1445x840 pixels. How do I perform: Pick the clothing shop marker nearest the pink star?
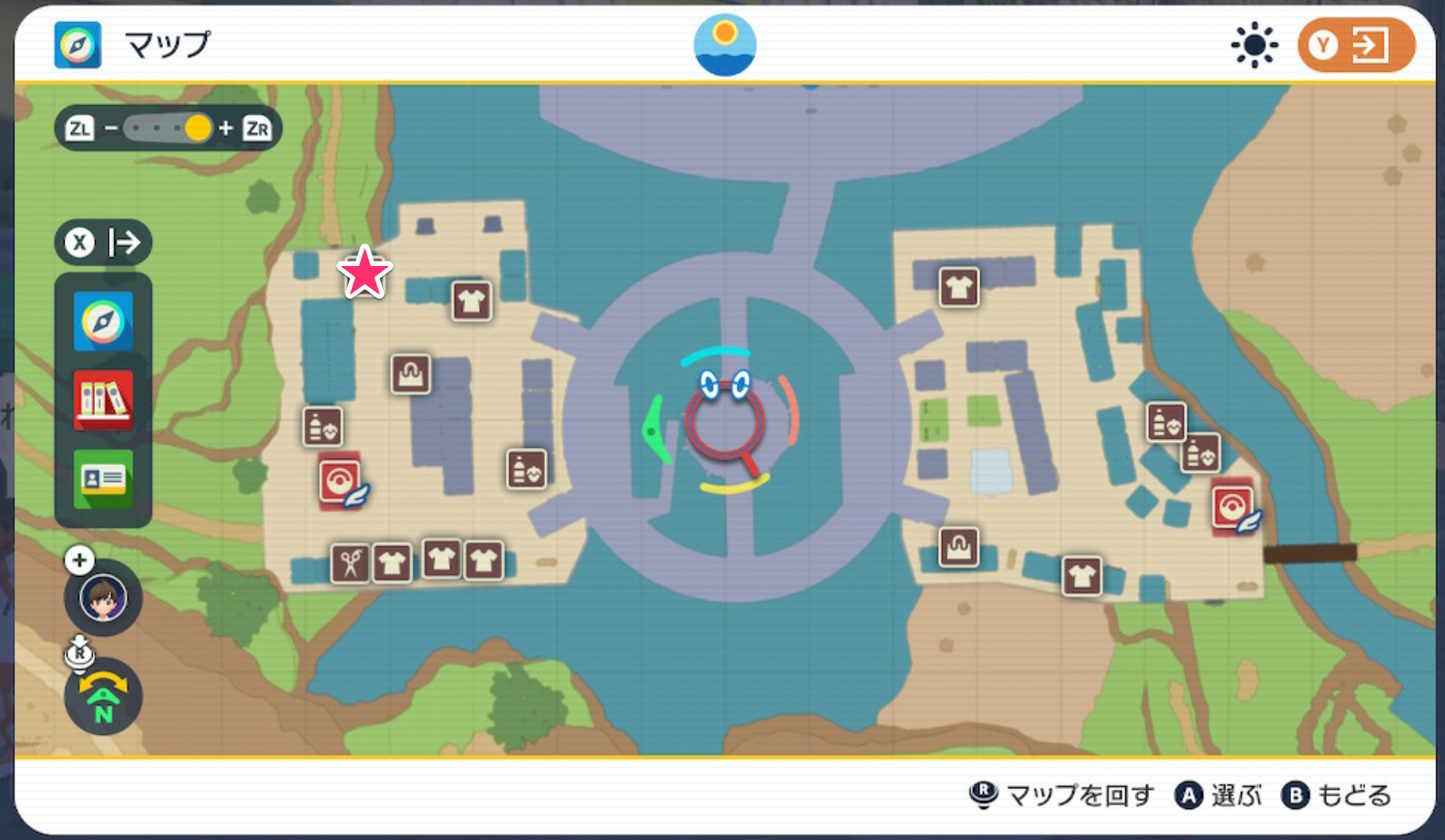coord(472,301)
